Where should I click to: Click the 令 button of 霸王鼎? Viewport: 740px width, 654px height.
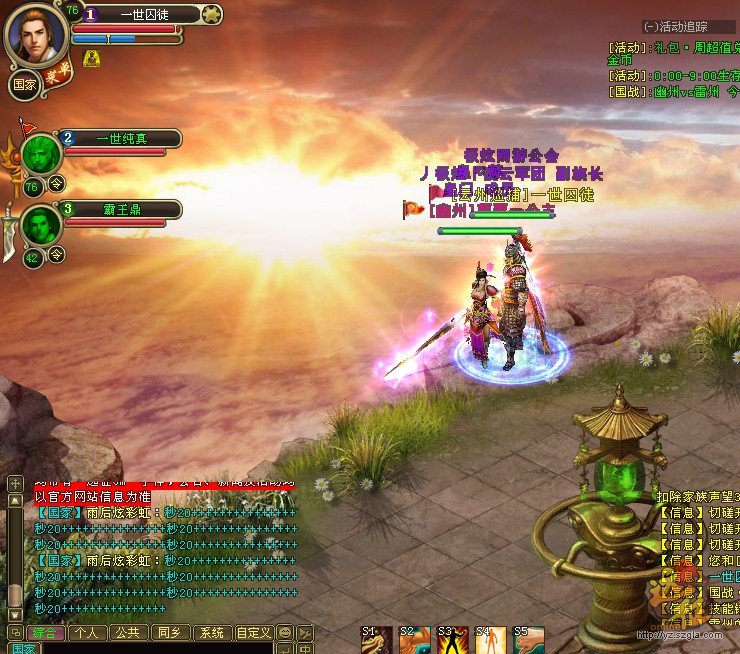coord(57,254)
